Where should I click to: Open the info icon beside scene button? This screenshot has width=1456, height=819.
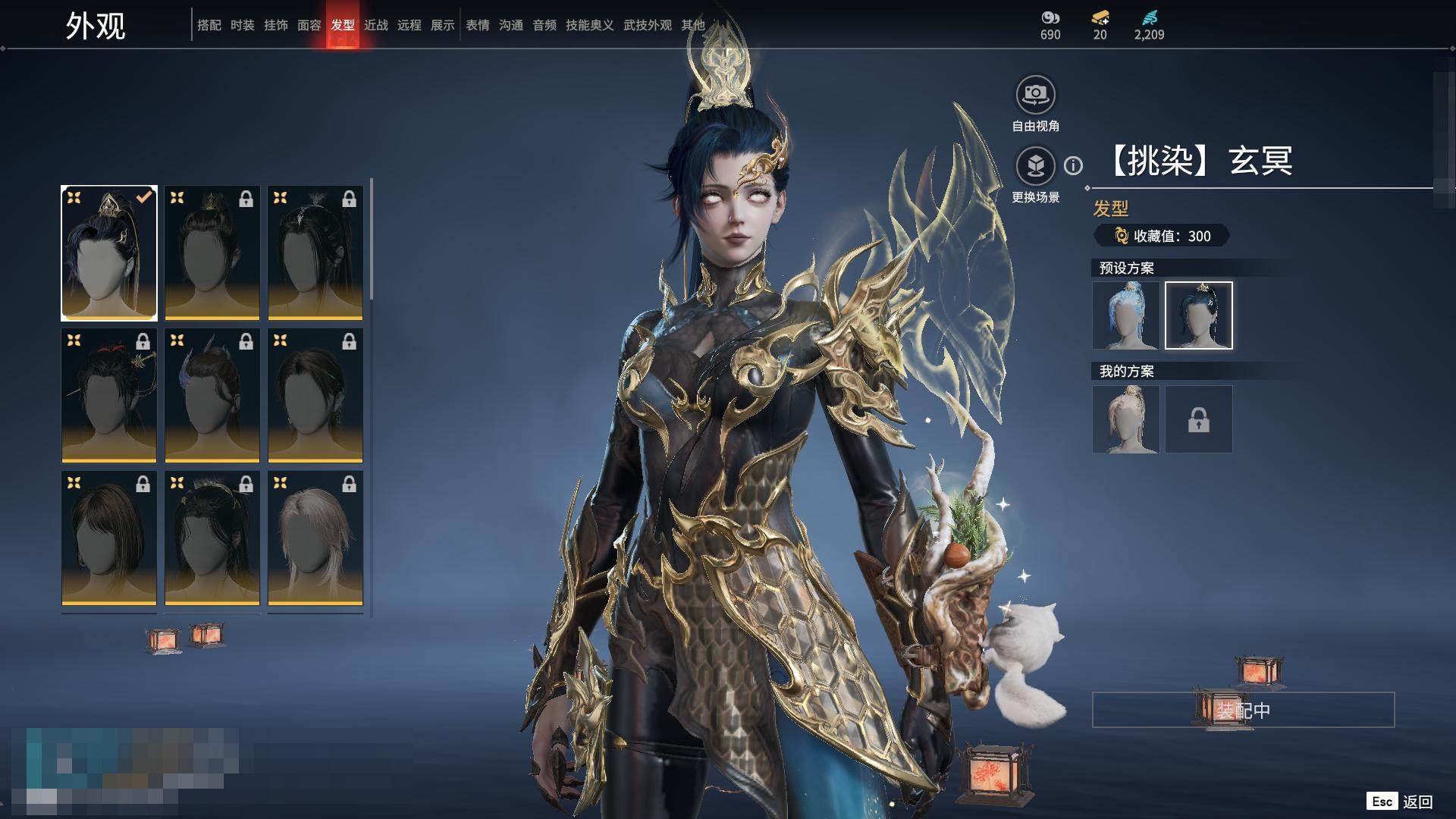(1073, 165)
